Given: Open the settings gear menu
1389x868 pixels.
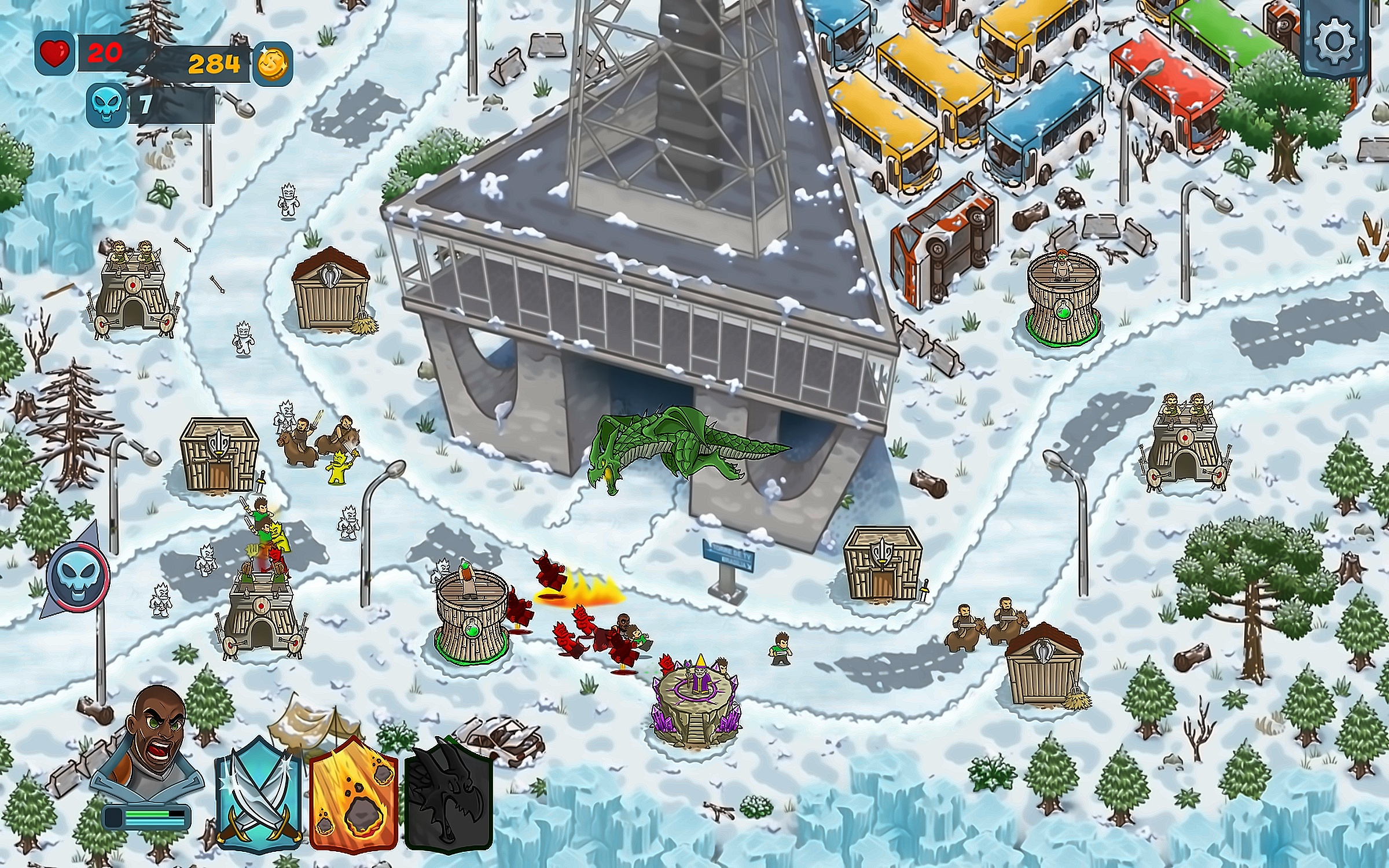Looking at the screenshot, I should click(1334, 42).
